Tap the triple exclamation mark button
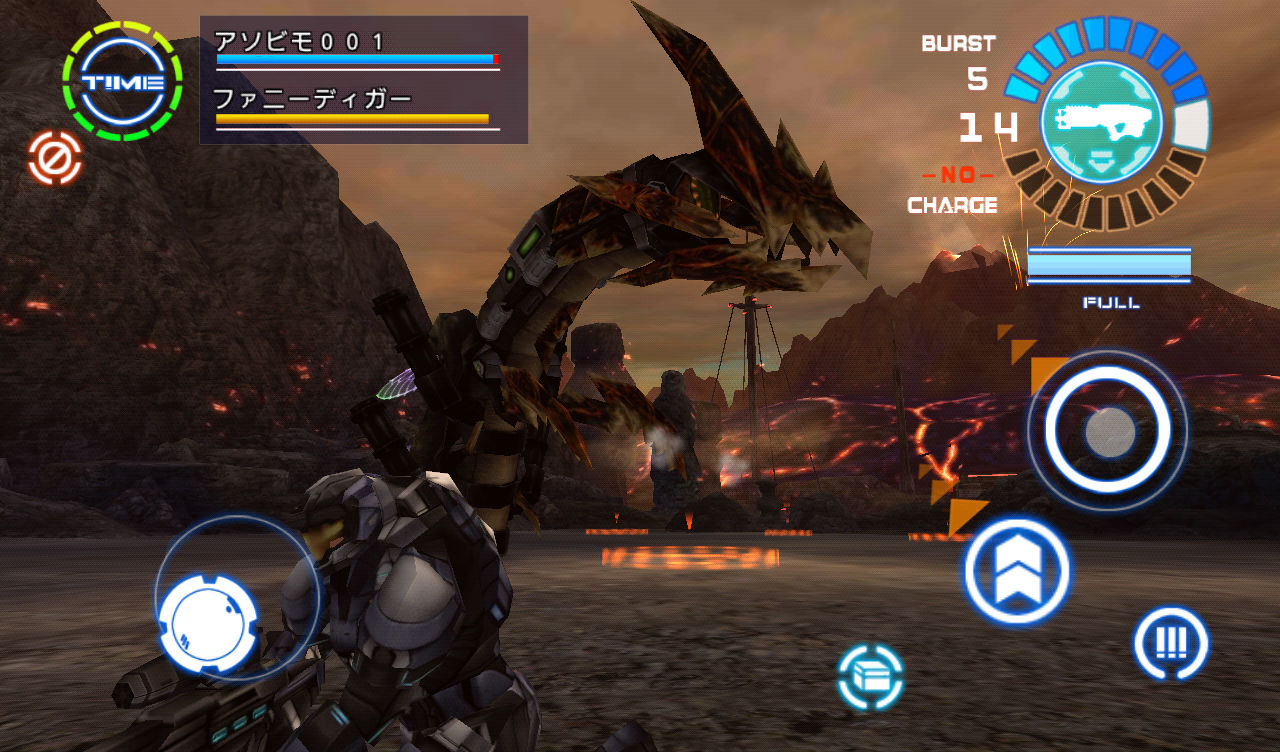The height and width of the screenshot is (752, 1280). coord(1170,643)
